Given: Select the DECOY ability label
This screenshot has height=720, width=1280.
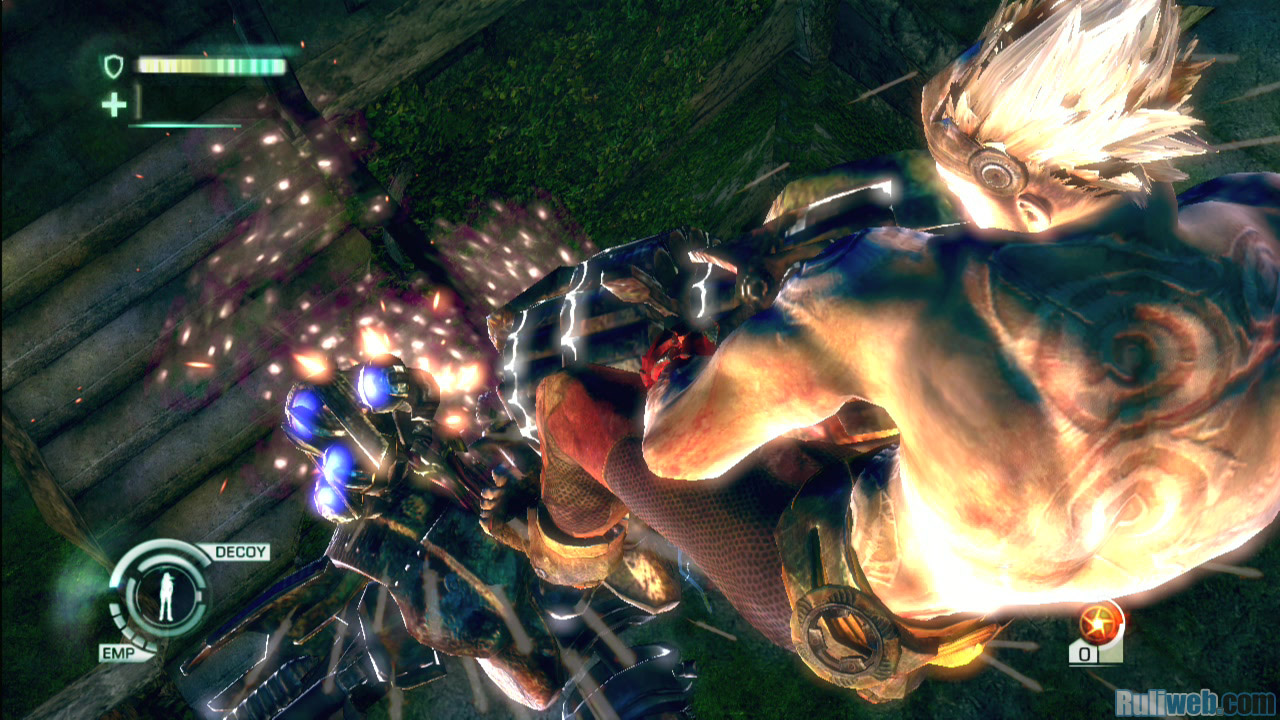Looking at the screenshot, I should pos(235,552).
